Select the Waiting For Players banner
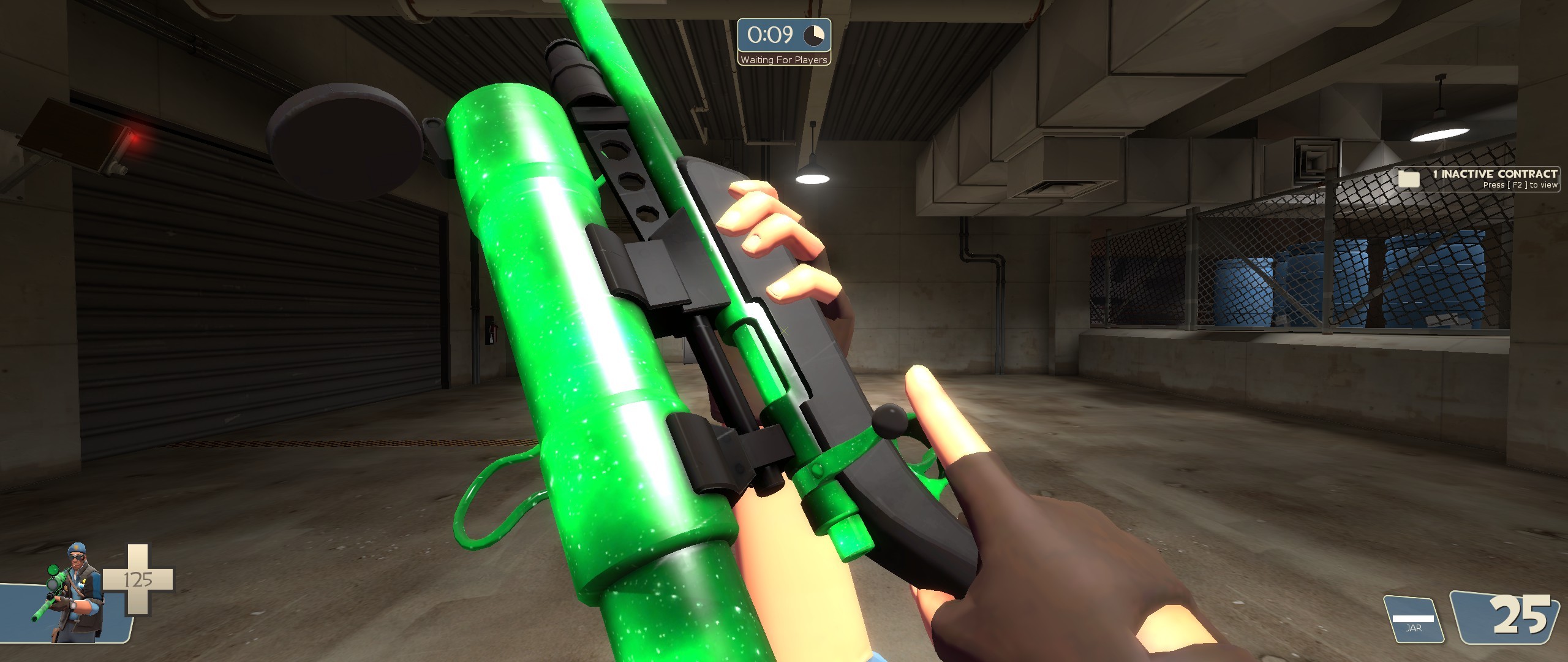Image resolution: width=1568 pixels, height=662 pixels. 783,61
